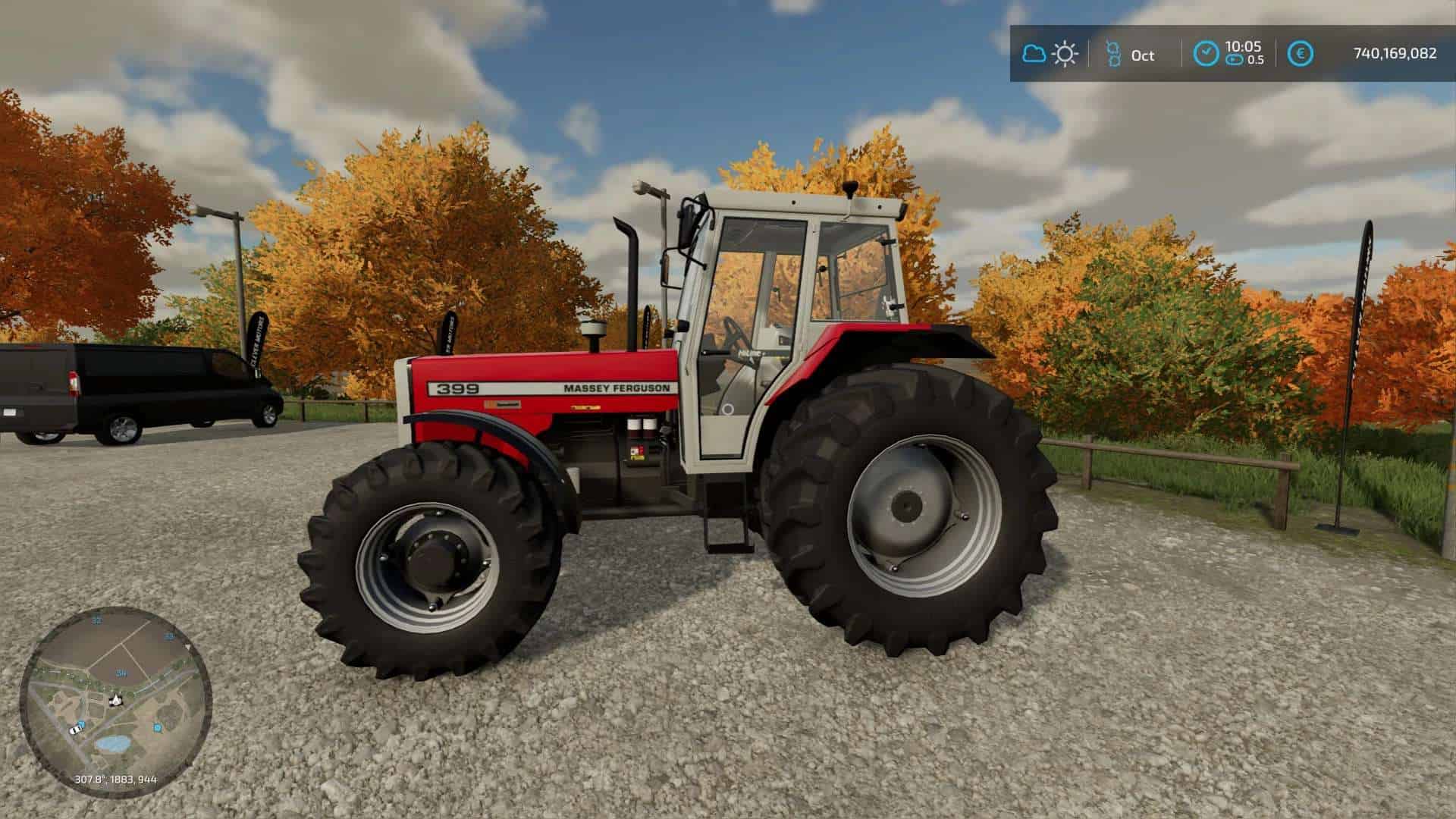Select the field 34 label on the minimap
This screenshot has width=1456, height=819.
(121, 673)
